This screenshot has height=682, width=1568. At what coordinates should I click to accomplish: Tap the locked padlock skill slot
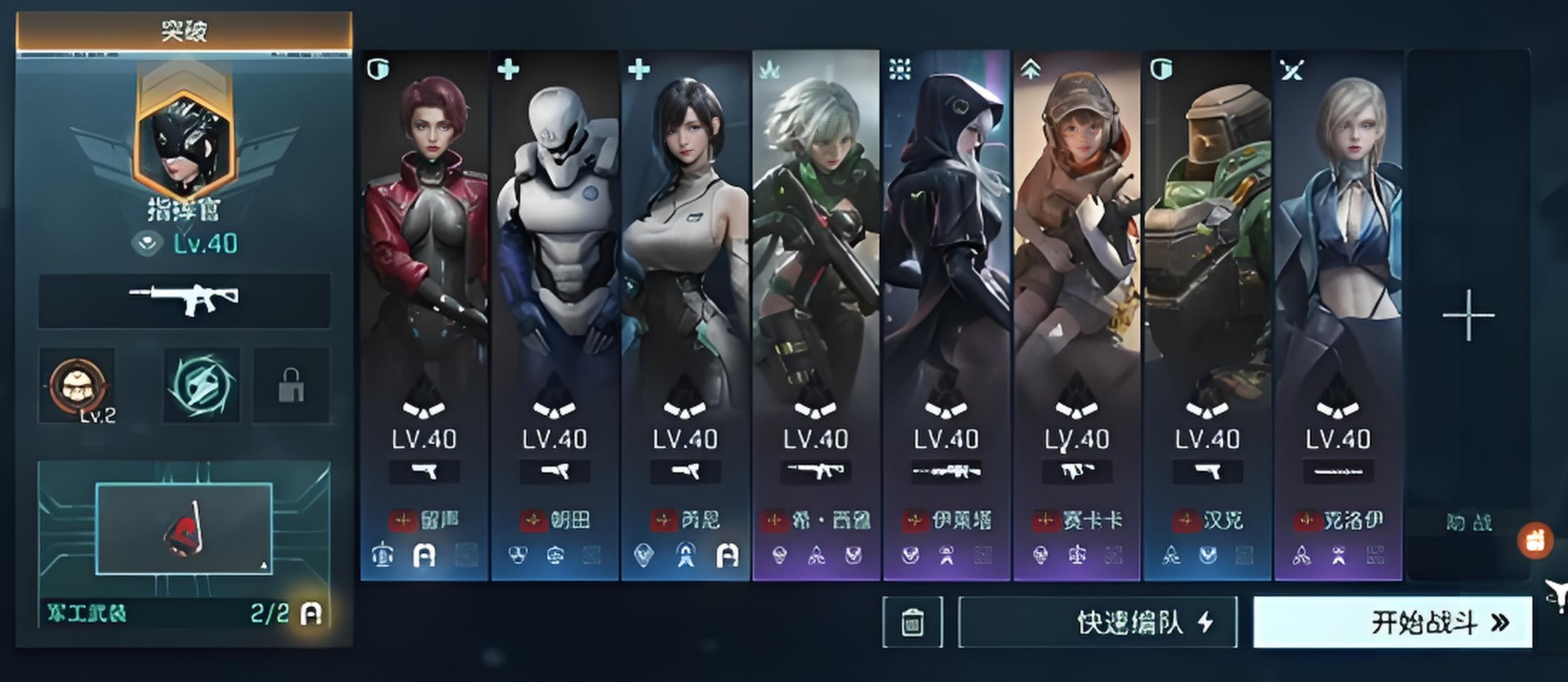pos(292,386)
